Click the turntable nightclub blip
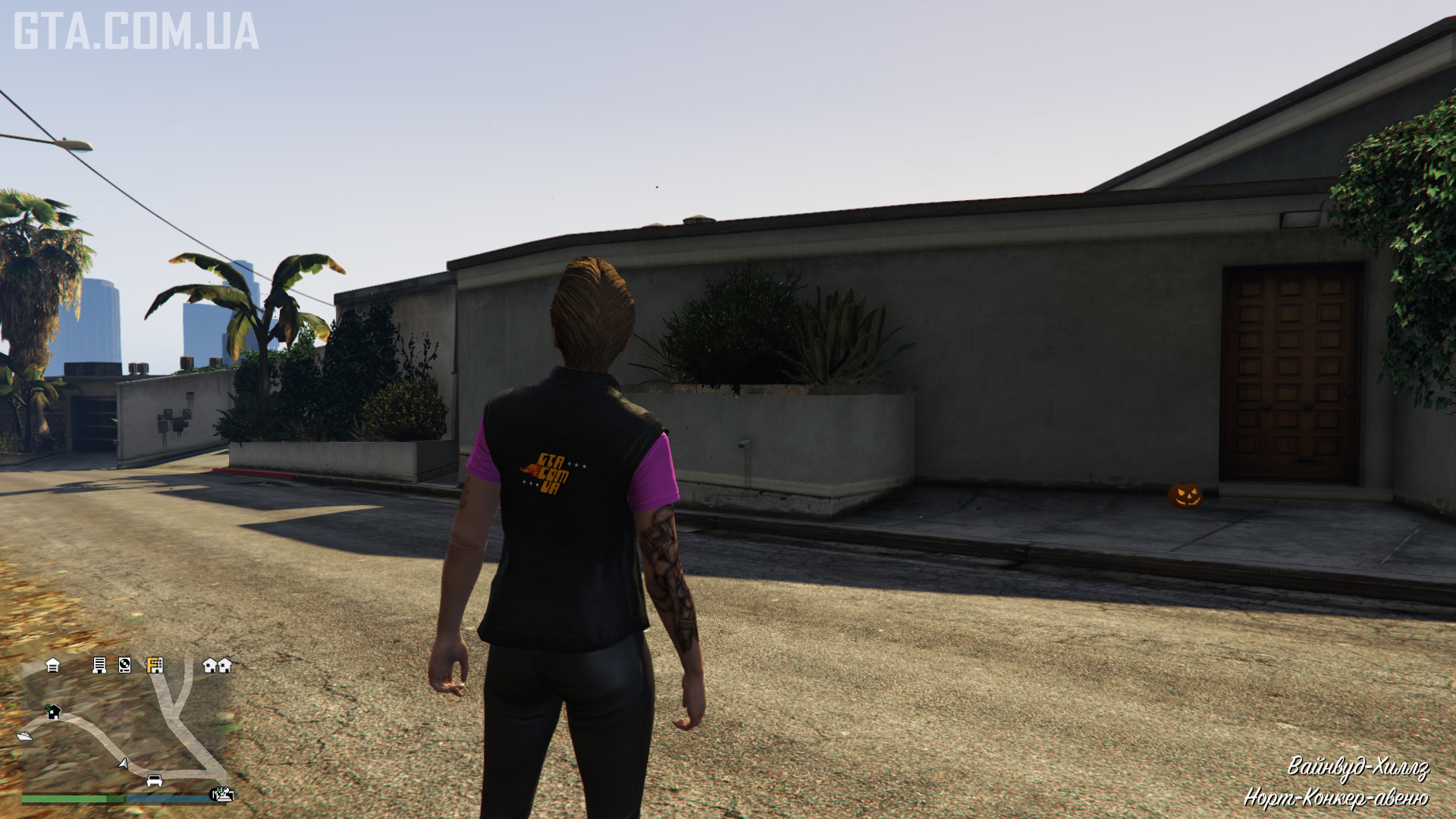This screenshot has height=819, width=1456. click(x=125, y=665)
